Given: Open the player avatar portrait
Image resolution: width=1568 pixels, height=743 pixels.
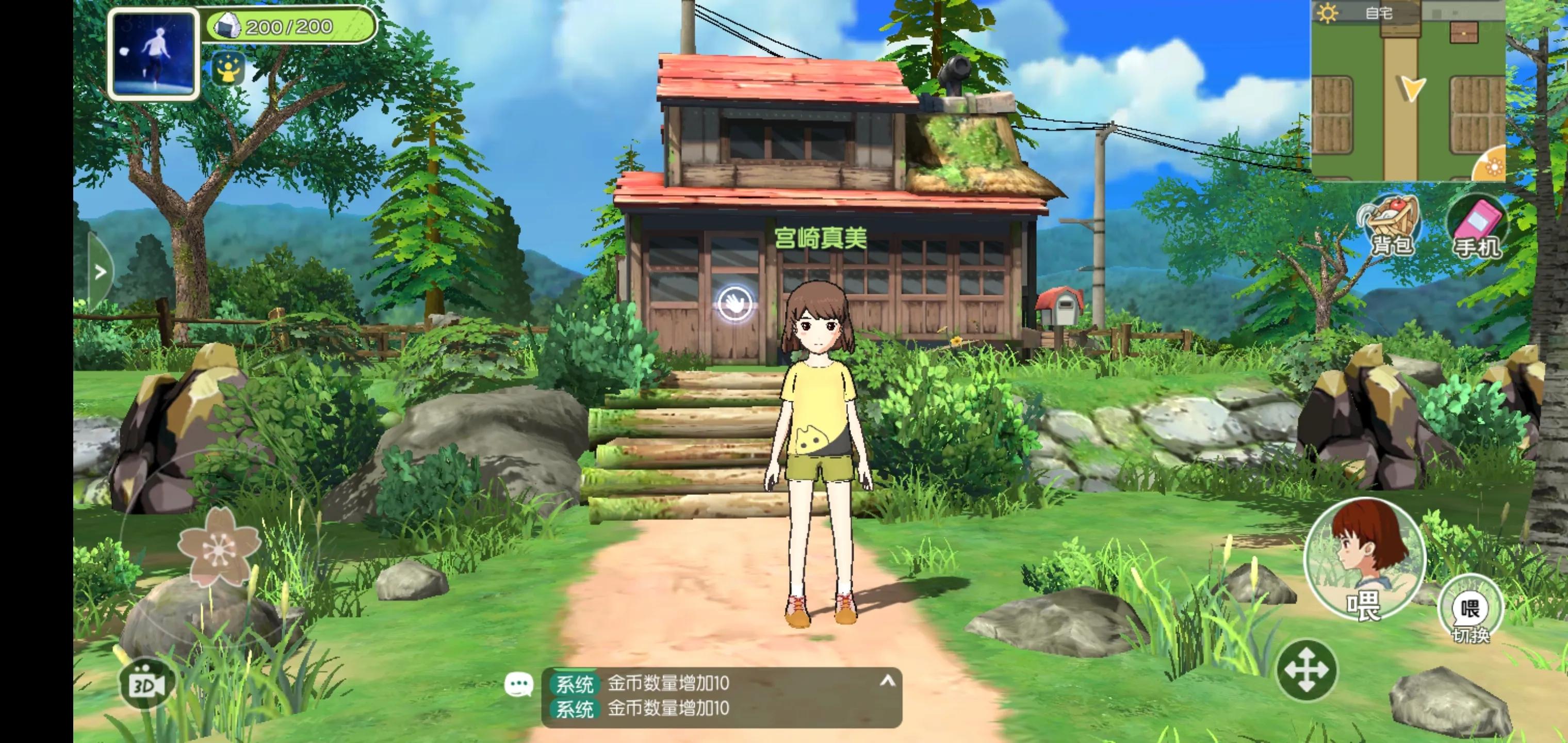Looking at the screenshot, I should pos(153,54).
